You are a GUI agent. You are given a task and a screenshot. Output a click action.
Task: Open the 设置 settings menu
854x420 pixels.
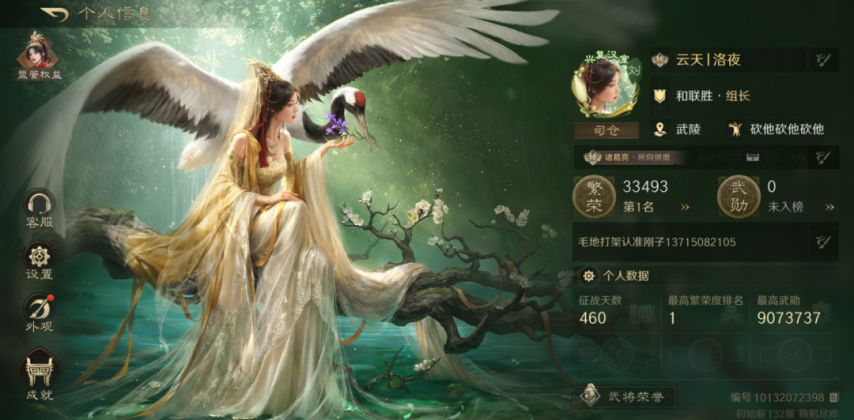[39, 259]
